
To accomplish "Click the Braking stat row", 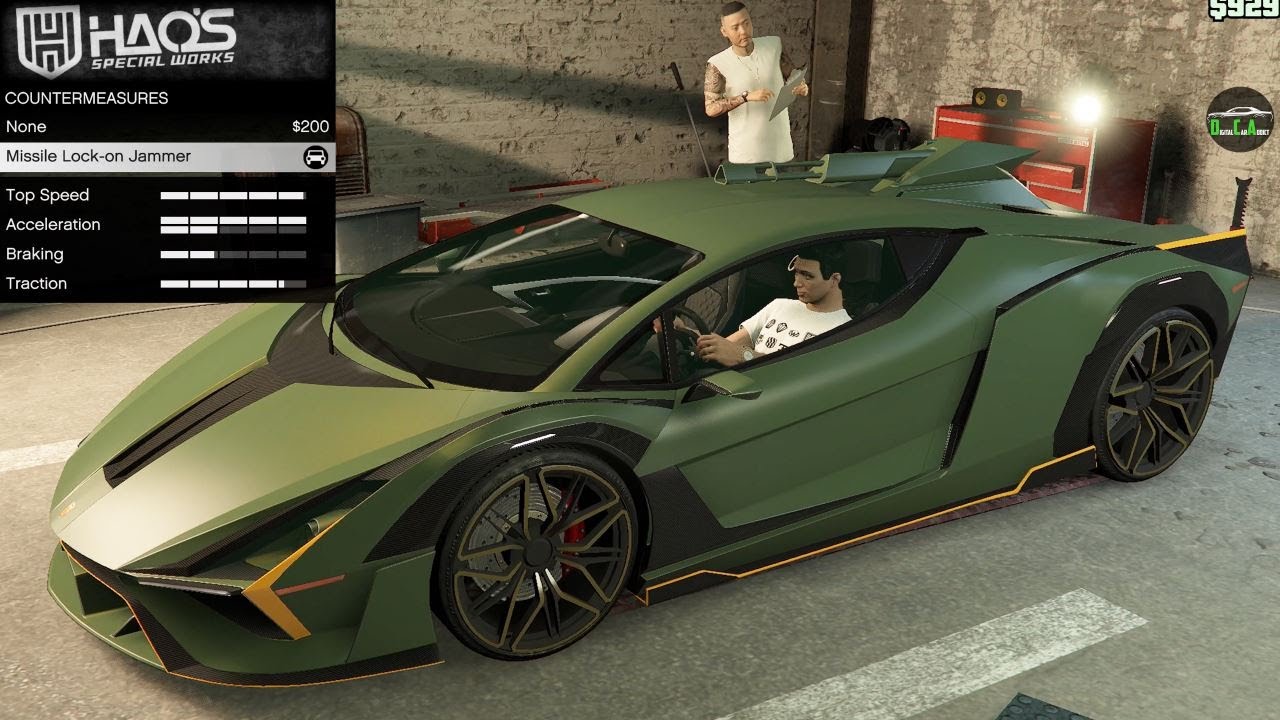I will (x=150, y=254).
